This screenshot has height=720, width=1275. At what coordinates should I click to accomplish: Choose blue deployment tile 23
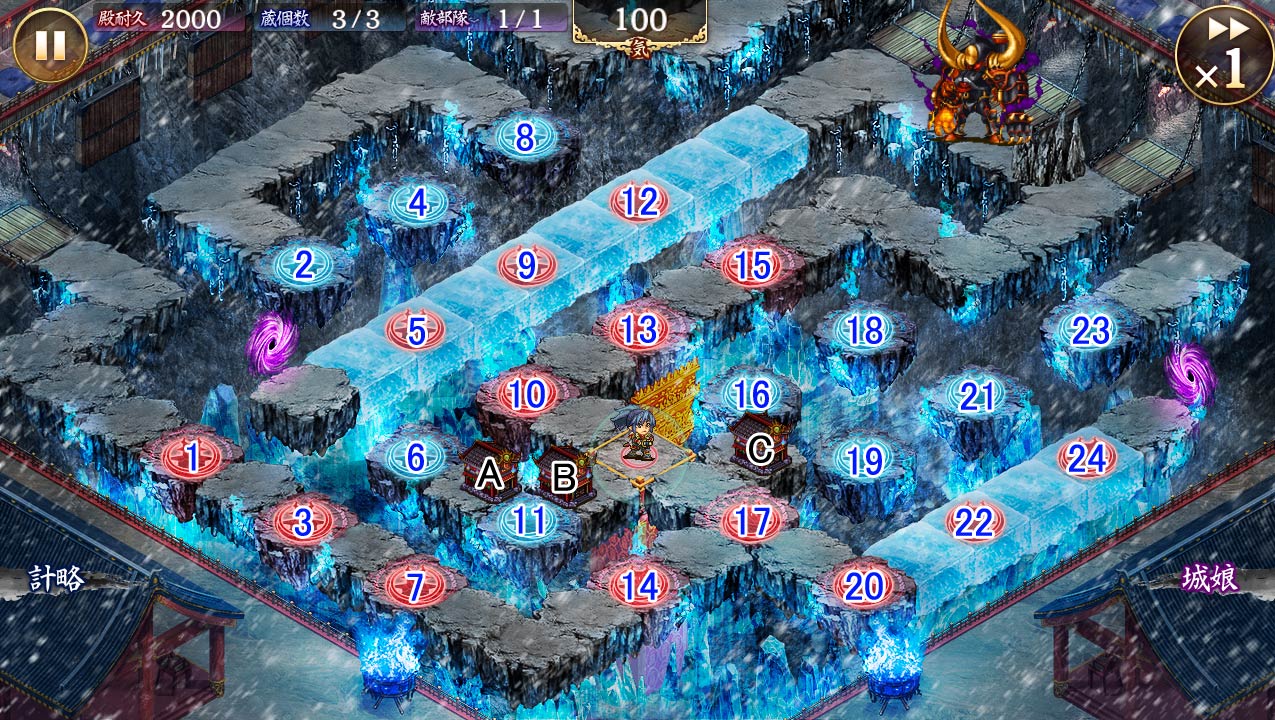tap(1090, 330)
